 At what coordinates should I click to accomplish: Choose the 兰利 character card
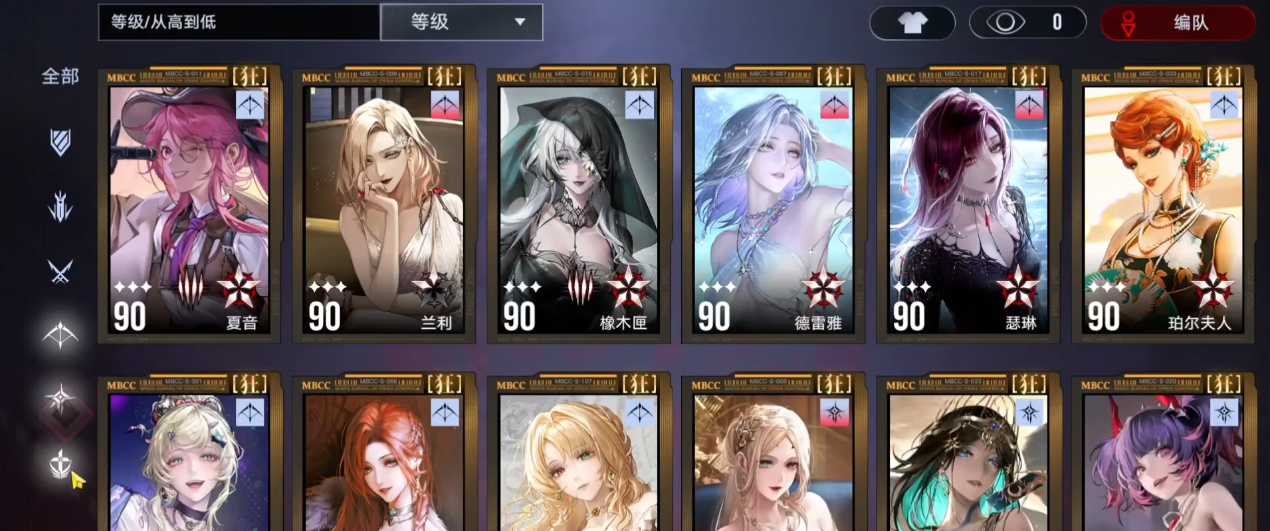point(384,205)
